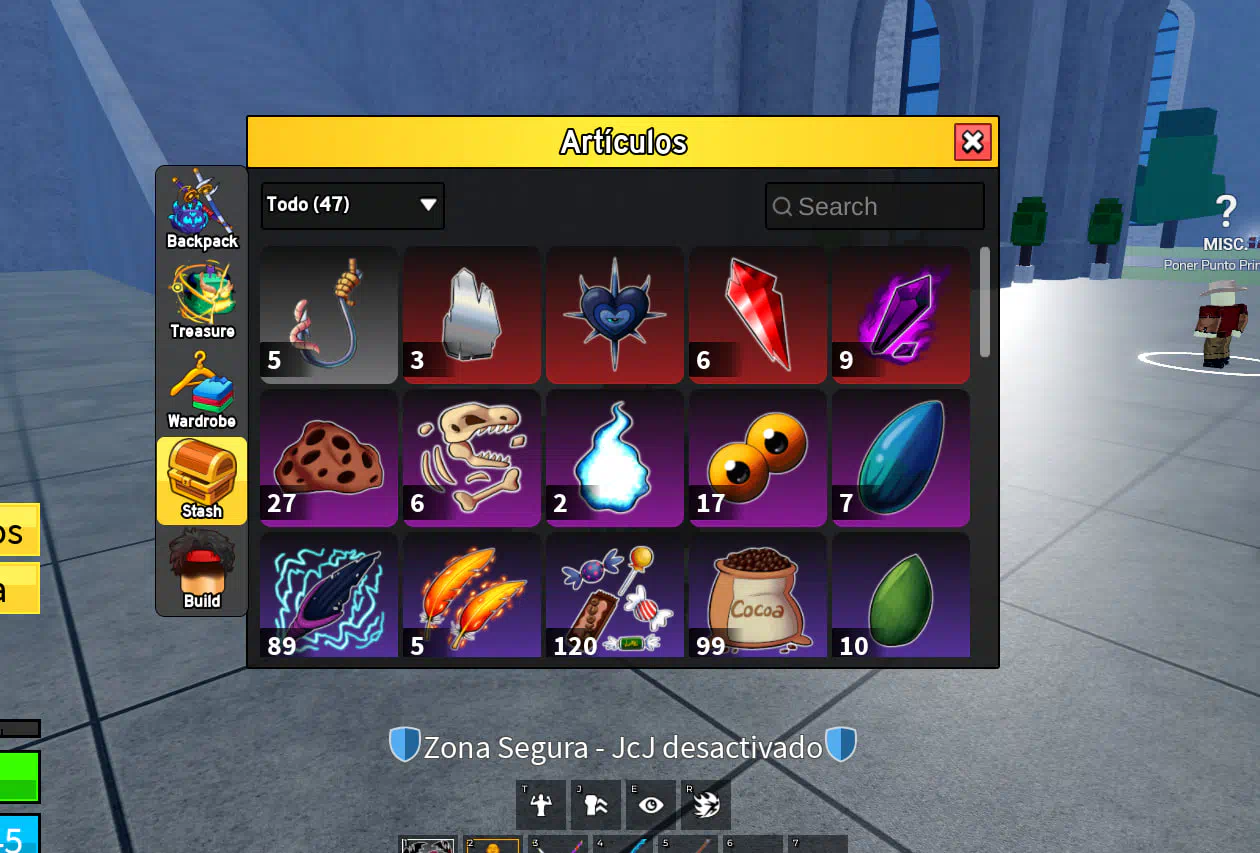Select the Stash tab
The image size is (1260, 853).
click(x=202, y=481)
